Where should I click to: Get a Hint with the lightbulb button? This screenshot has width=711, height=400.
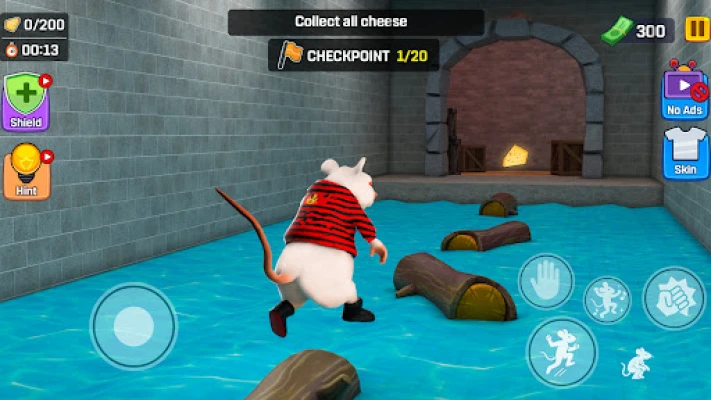pos(25,171)
